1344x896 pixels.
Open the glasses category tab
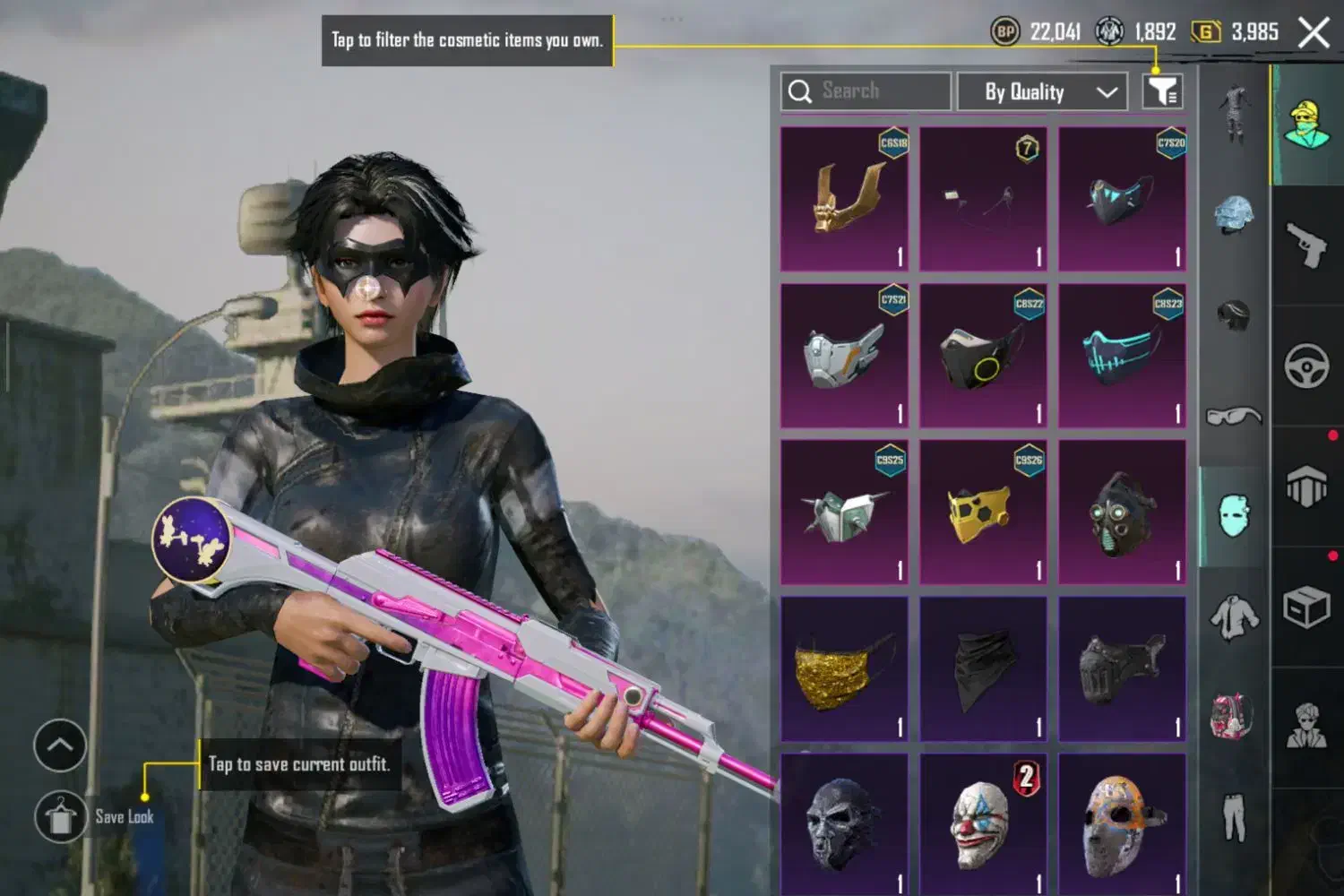click(1234, 416)
